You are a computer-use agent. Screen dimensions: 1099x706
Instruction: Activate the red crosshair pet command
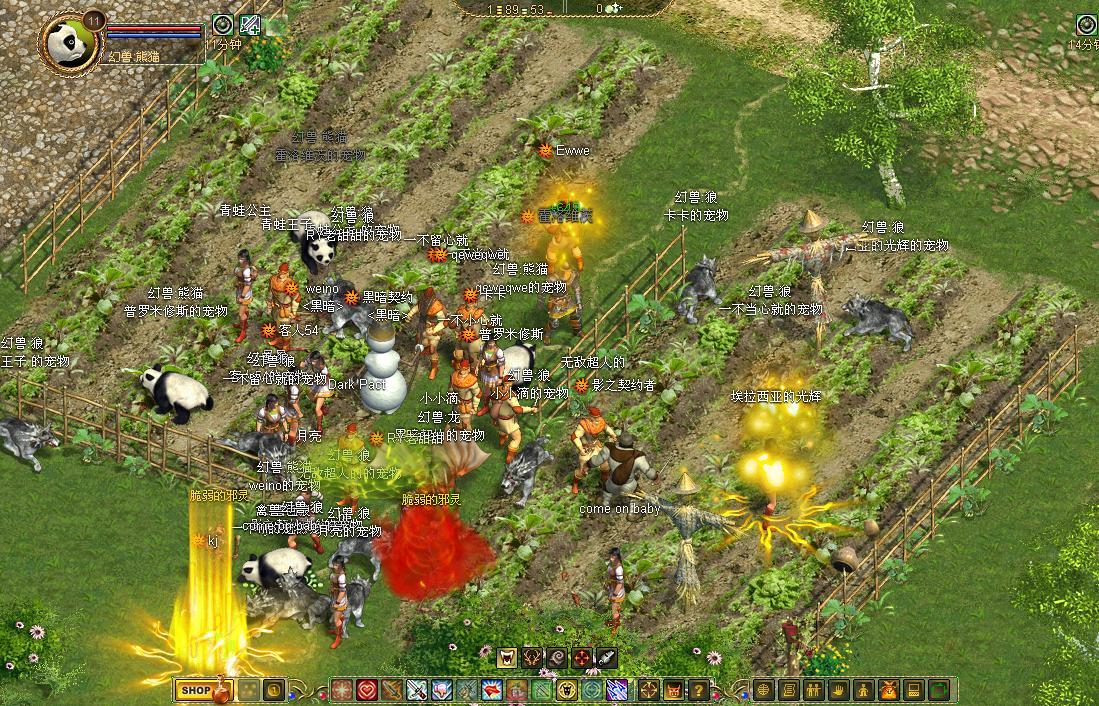582,657
